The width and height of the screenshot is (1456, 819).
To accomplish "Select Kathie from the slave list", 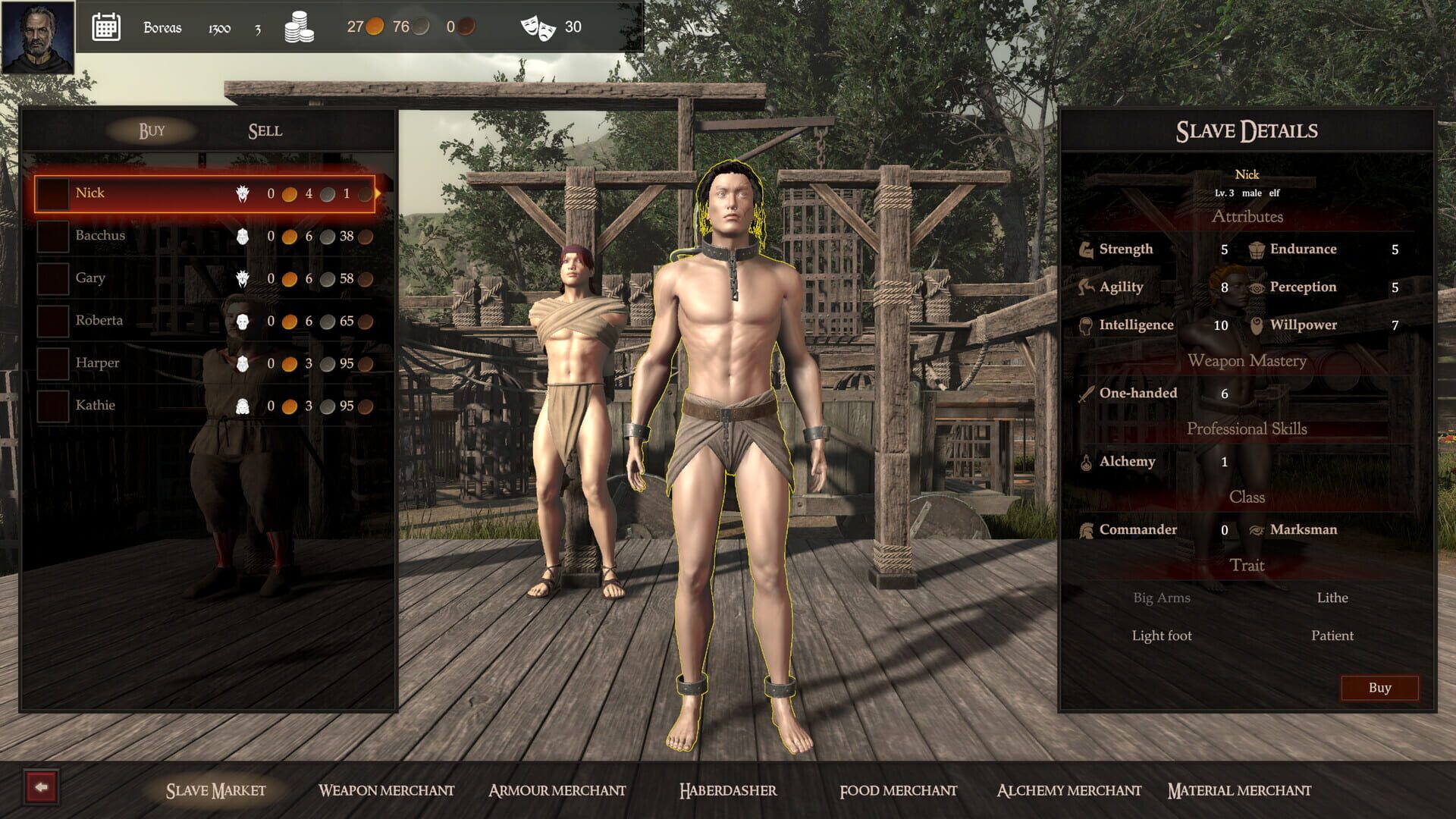I will pos(96,405).
